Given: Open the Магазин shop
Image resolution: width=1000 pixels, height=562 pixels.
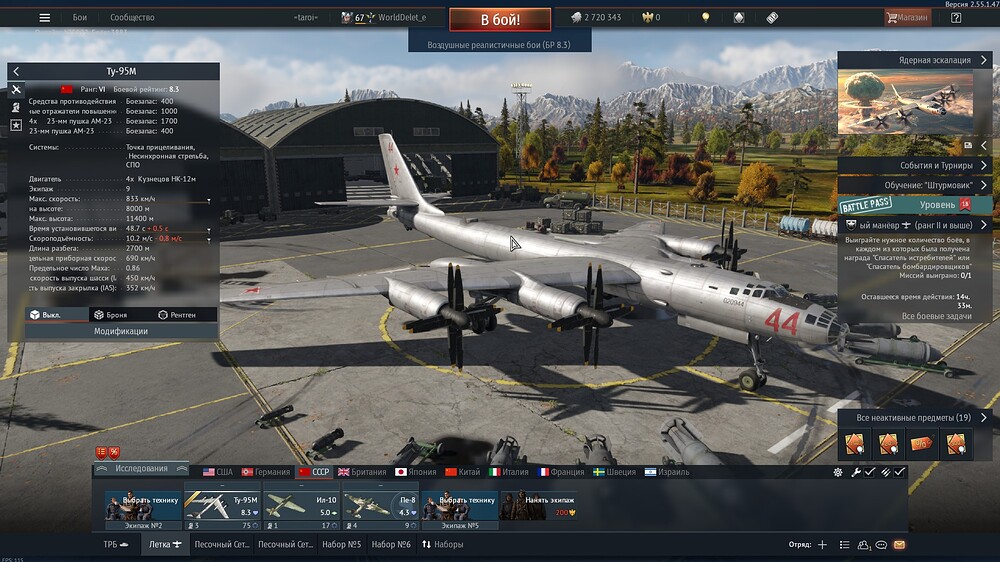Looking at the screenshot, I should pos(906,17).
